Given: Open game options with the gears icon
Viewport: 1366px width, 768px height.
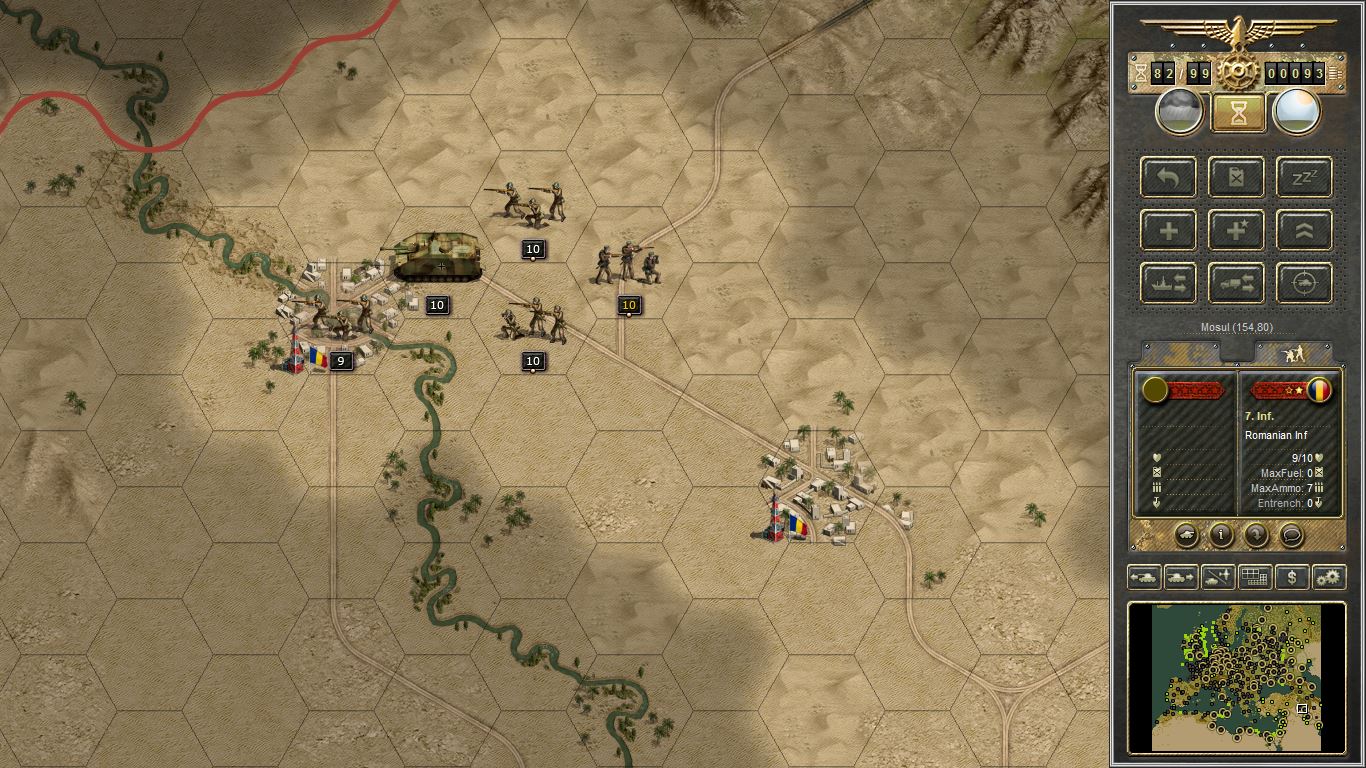Looking at the screenshot, I should pyautogui.click(x=1328, y=577).
